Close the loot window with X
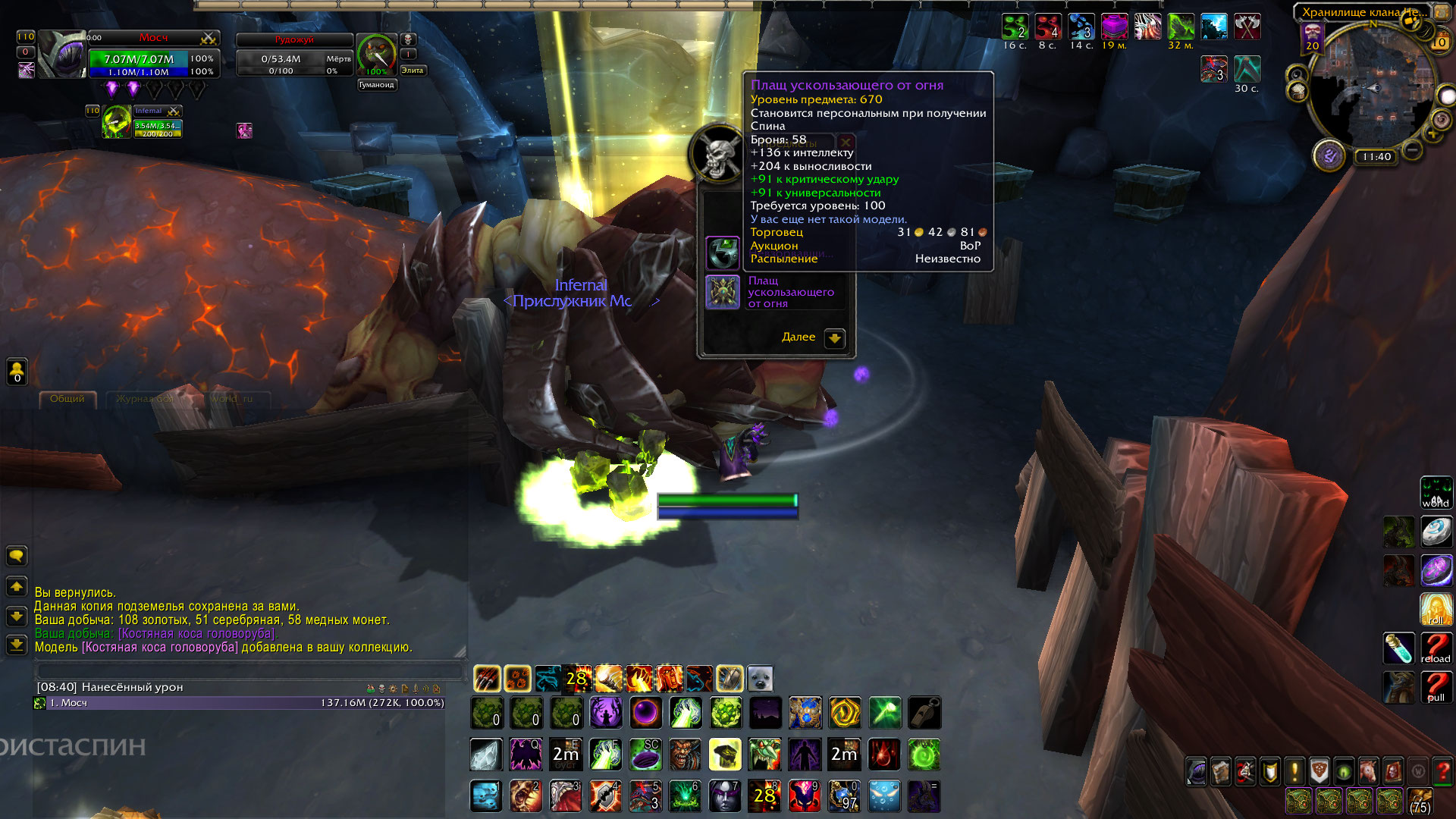Image resolution: width=1456 pixels, height=819 pixels. (x=846, y=142)
